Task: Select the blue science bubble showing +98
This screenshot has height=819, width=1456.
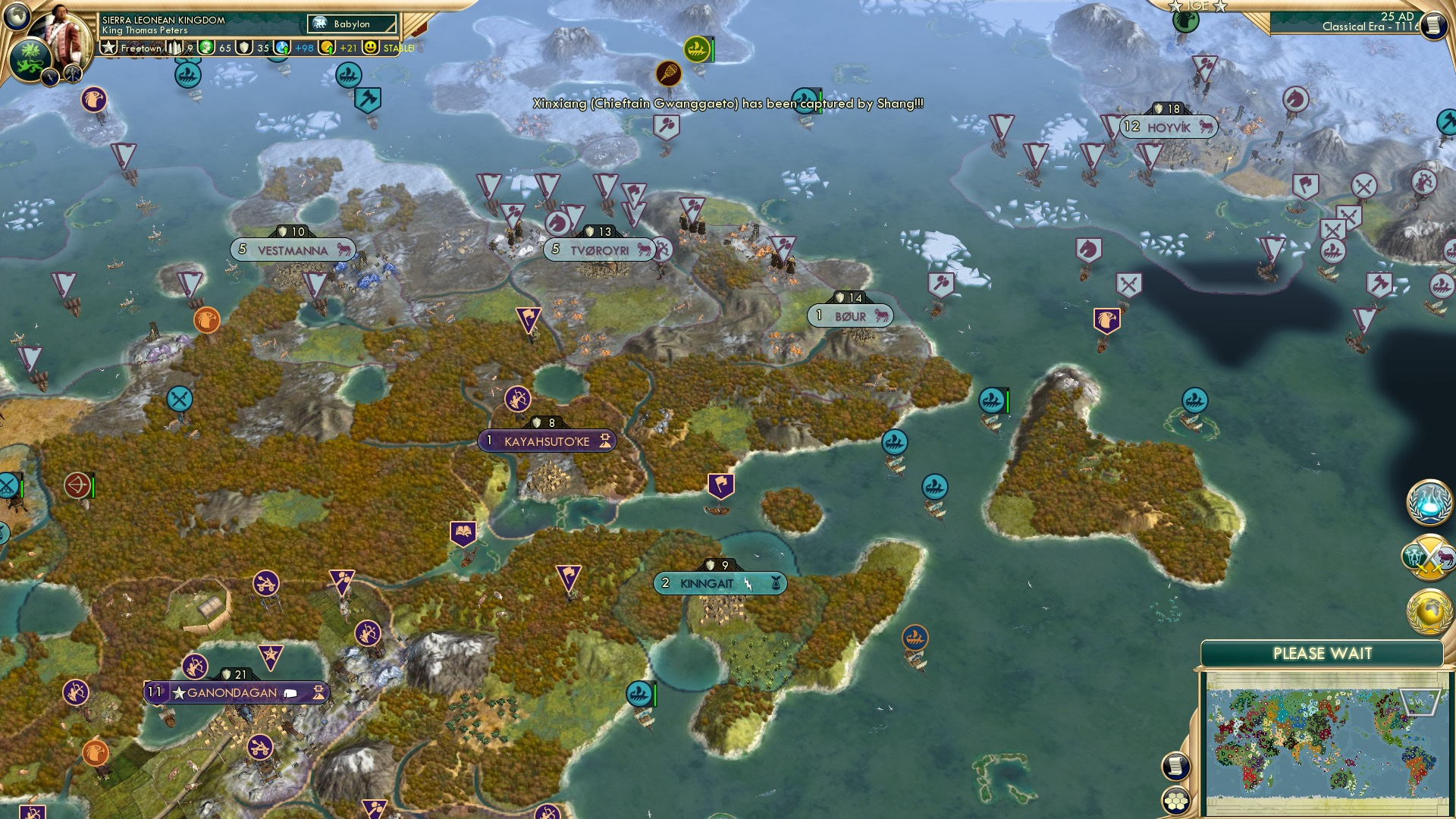Action: point(282,47)
